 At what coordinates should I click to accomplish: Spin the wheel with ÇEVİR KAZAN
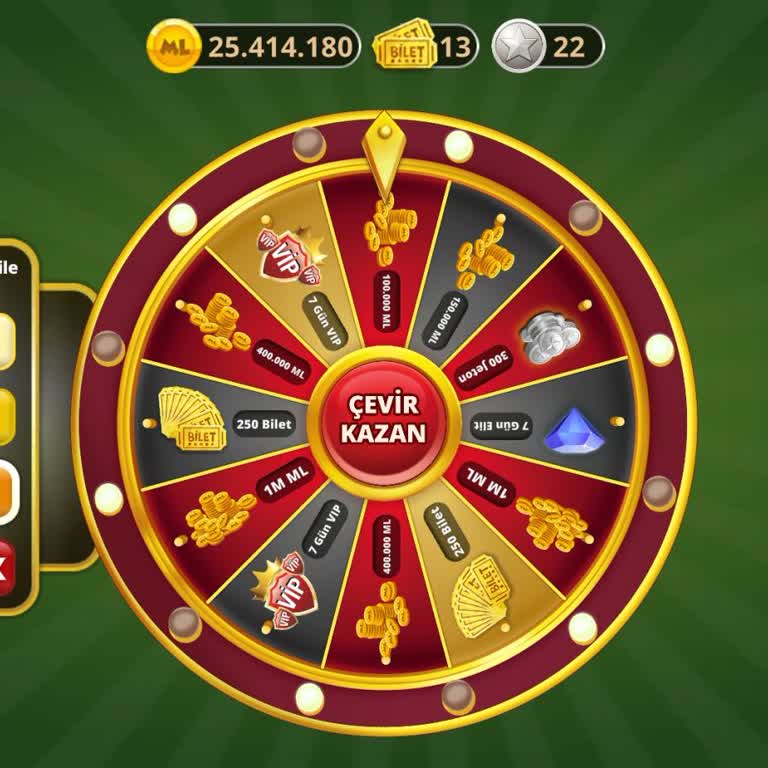point(383,420)
